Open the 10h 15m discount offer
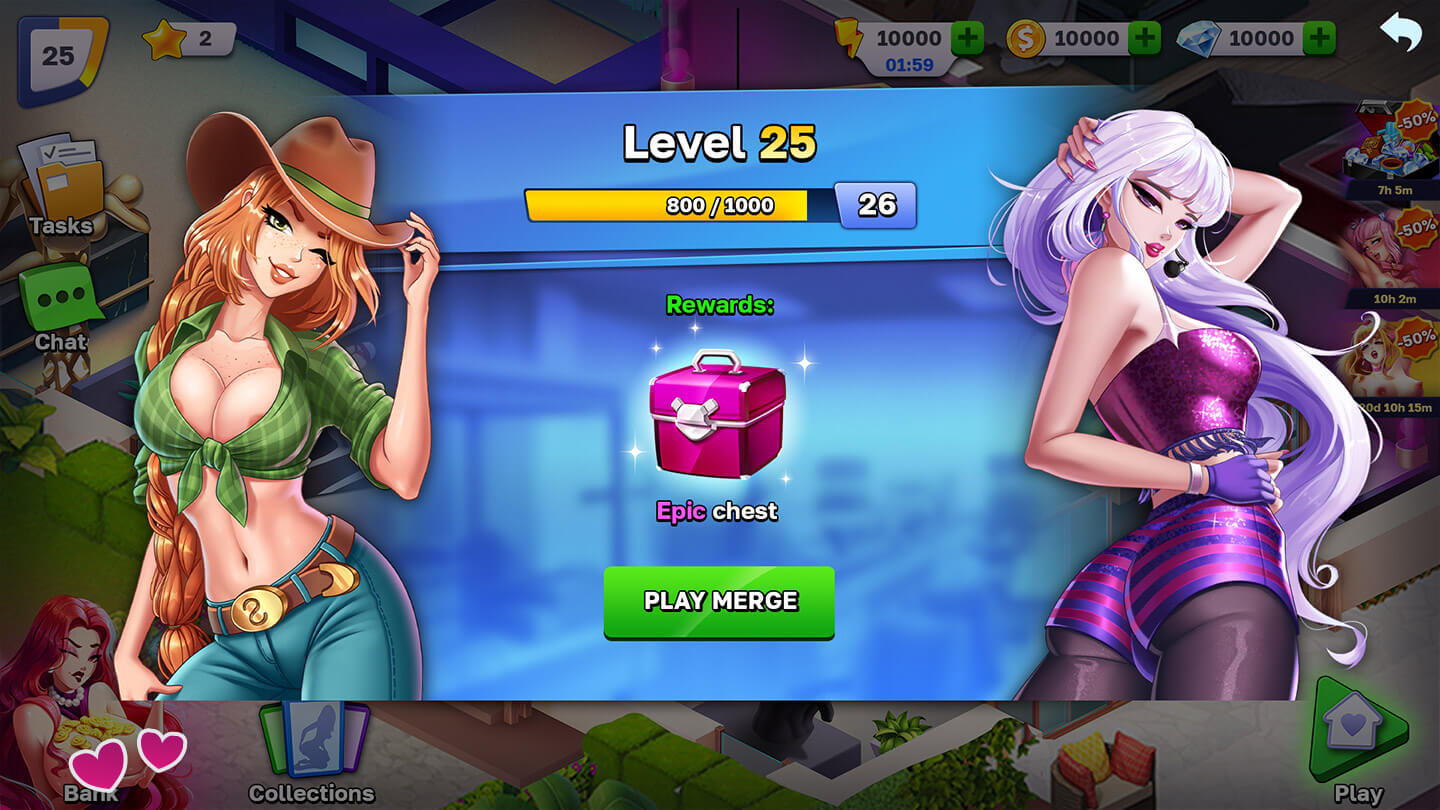 [x=1393, y=367]
